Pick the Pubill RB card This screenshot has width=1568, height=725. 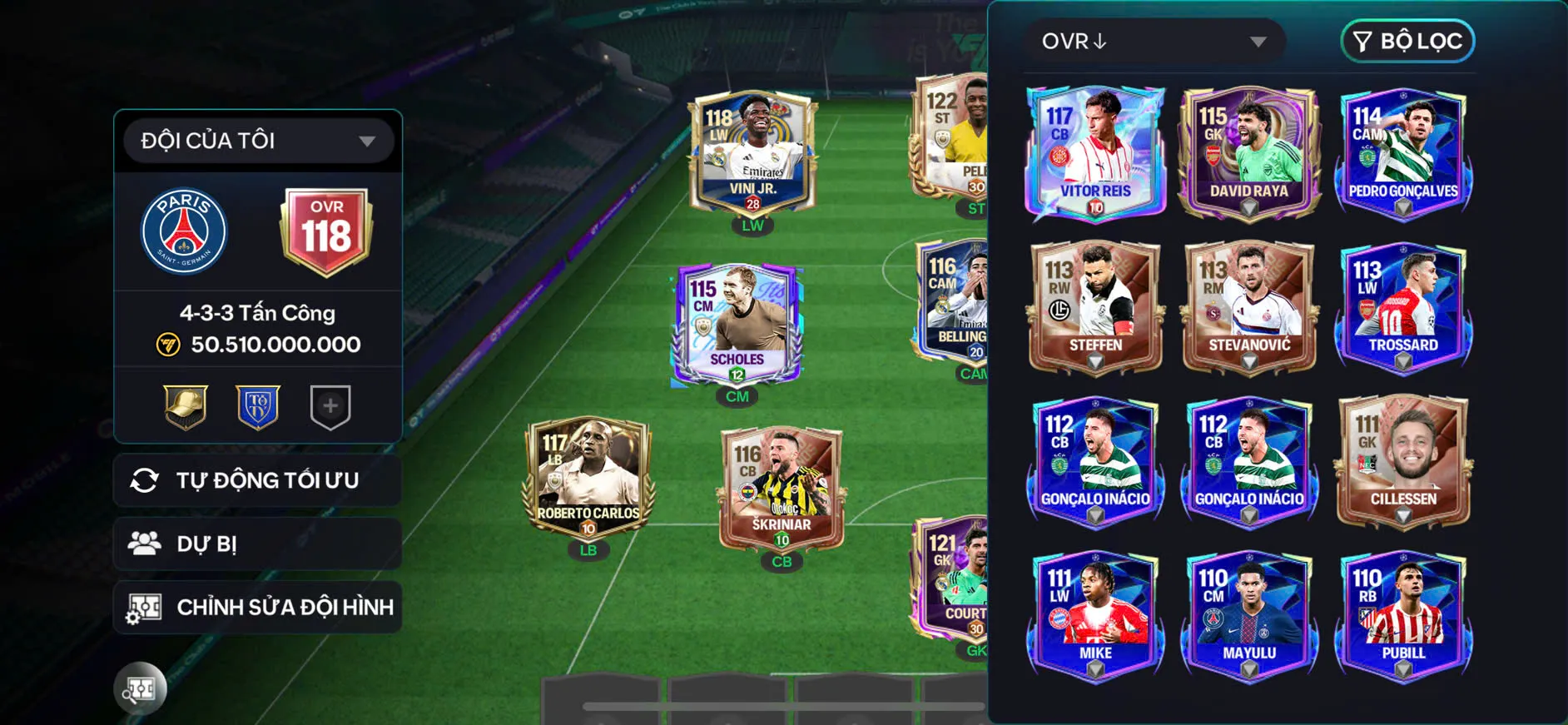(1403, 615)
